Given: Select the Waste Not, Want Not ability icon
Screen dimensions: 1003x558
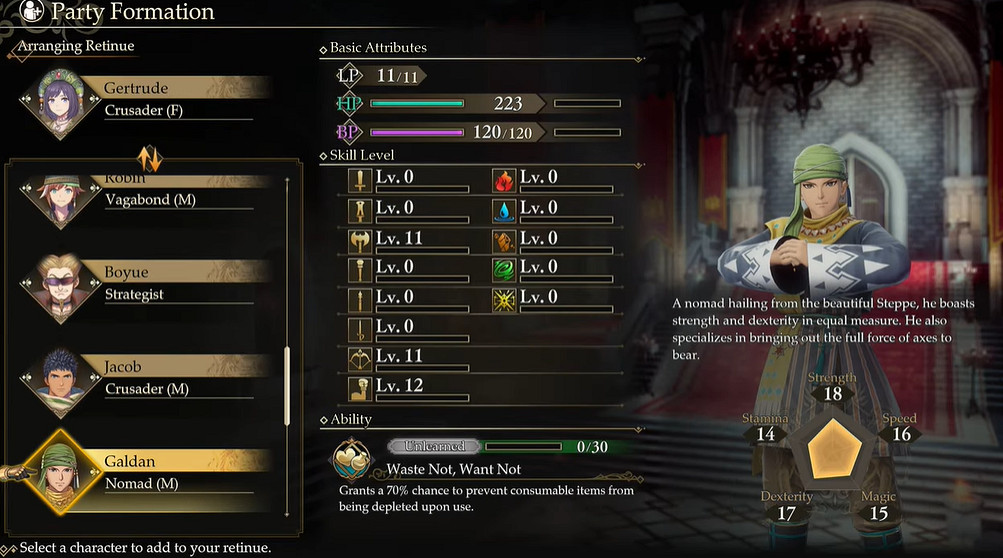Looking at the screenshot, I should (354, 458).
